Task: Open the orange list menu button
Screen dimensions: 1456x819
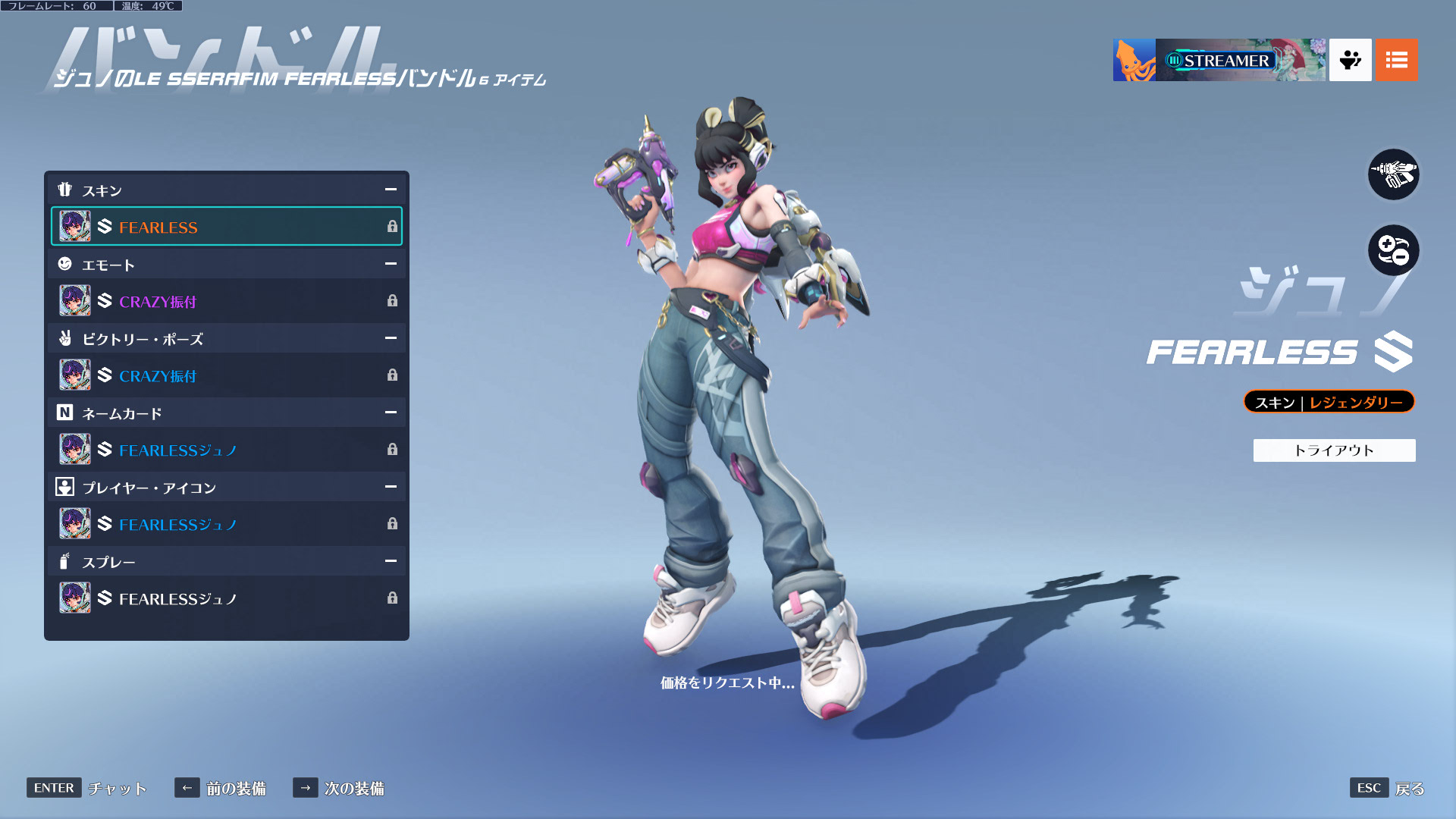Action: click(1396, 60)
